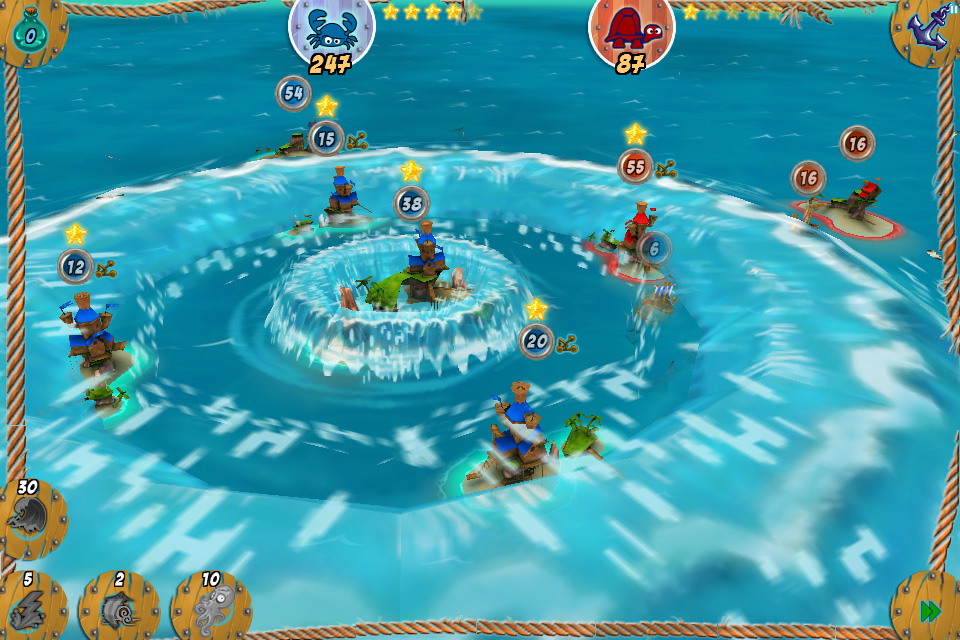Activate the green fast-forward button
The width and height of the screenshot is (960, 640).
(929, 609)
